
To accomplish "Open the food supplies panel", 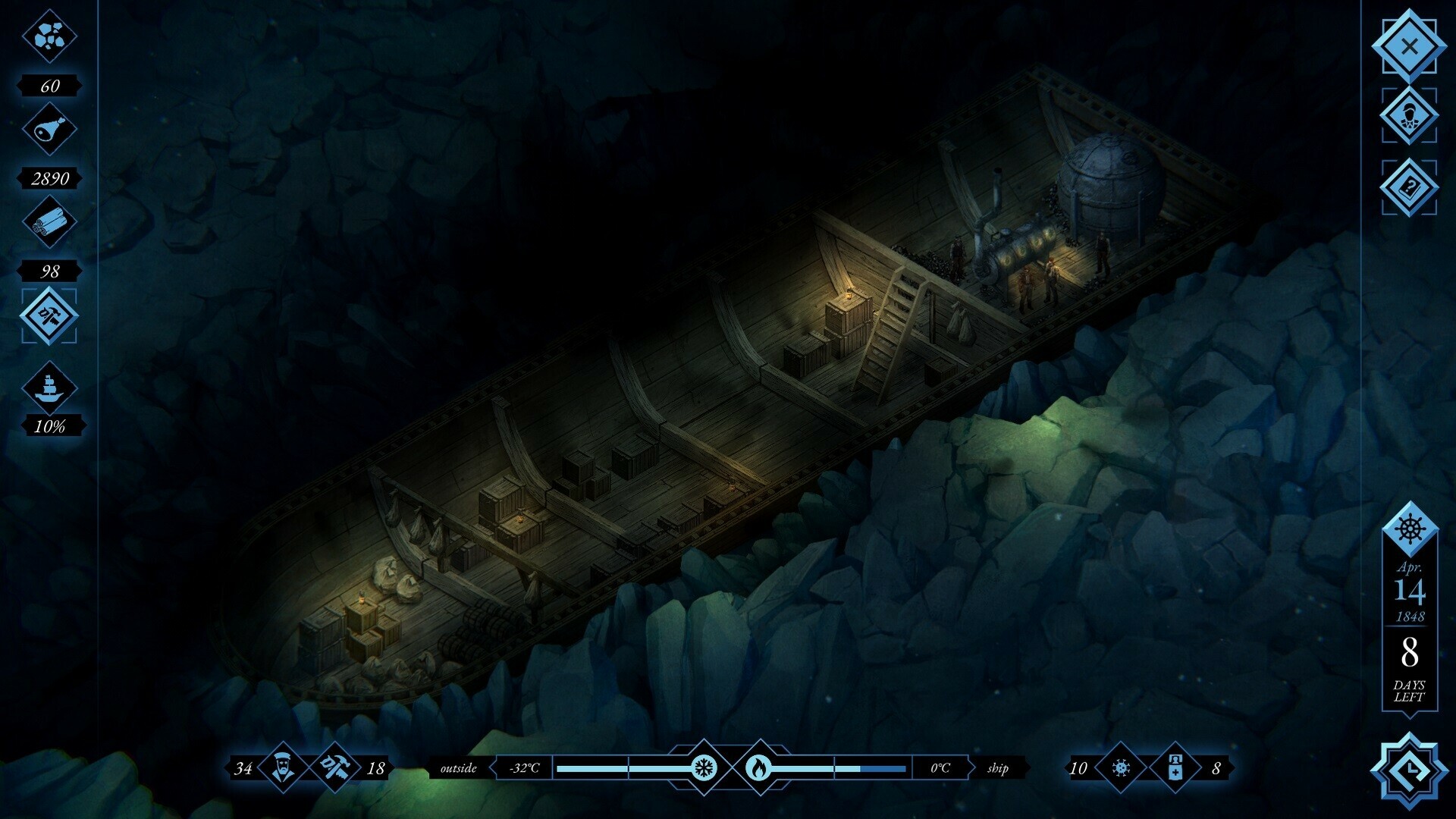I will [x=49, y=129].
